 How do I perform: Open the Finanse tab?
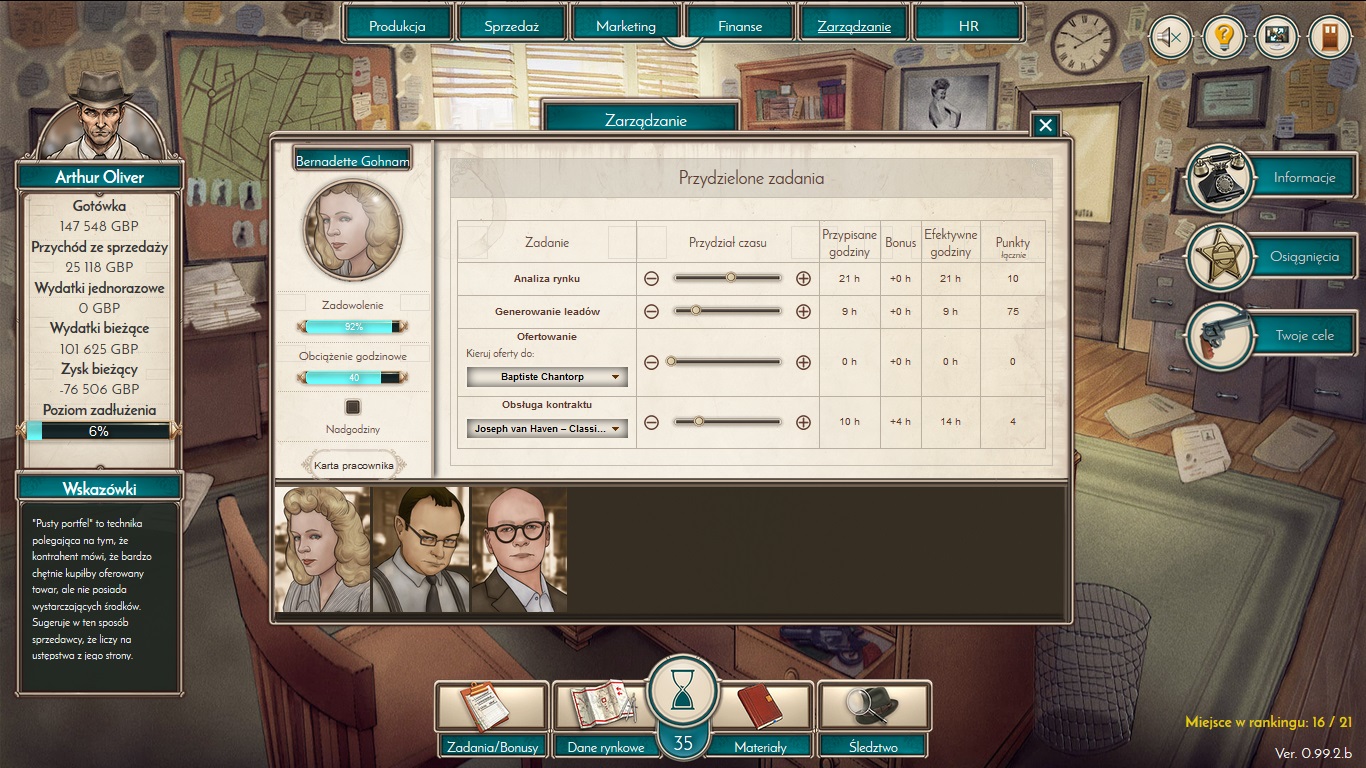pos(739,26)
